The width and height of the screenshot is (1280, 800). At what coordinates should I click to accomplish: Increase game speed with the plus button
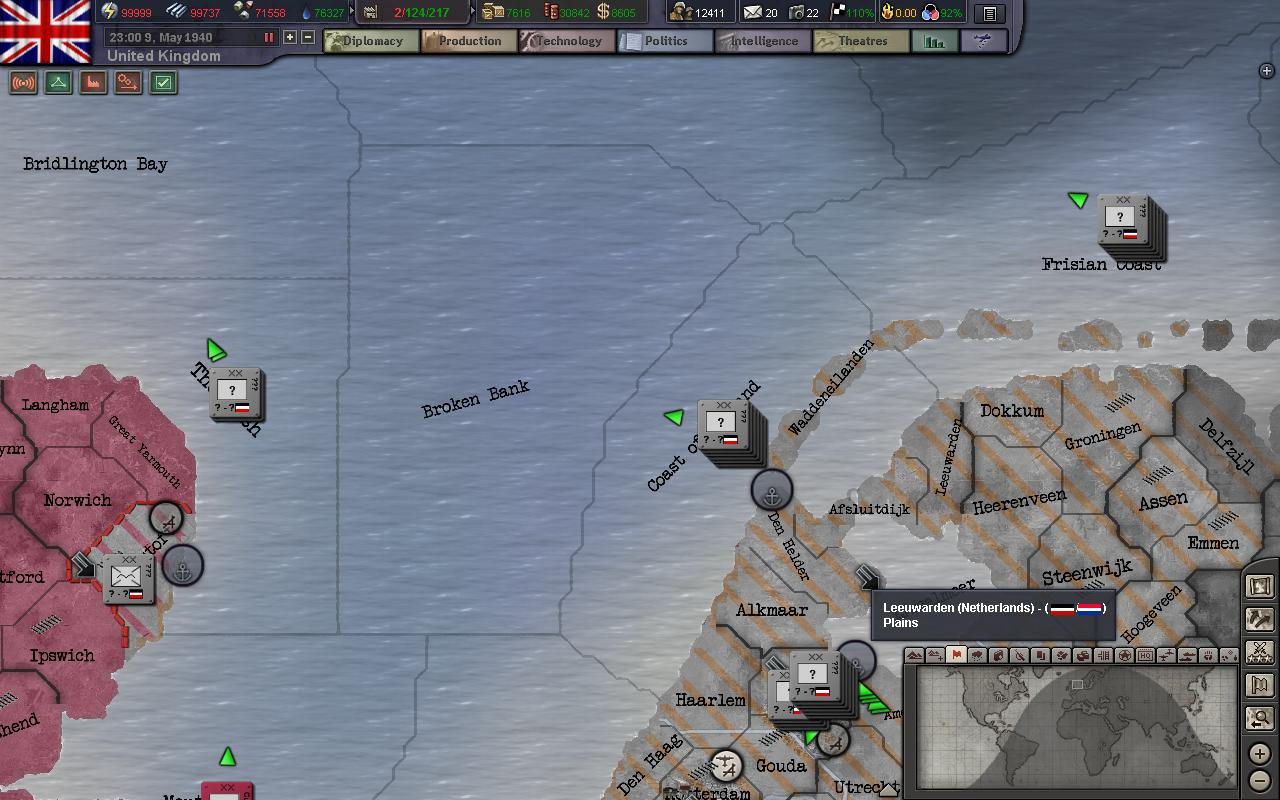(x=290, y=37)
